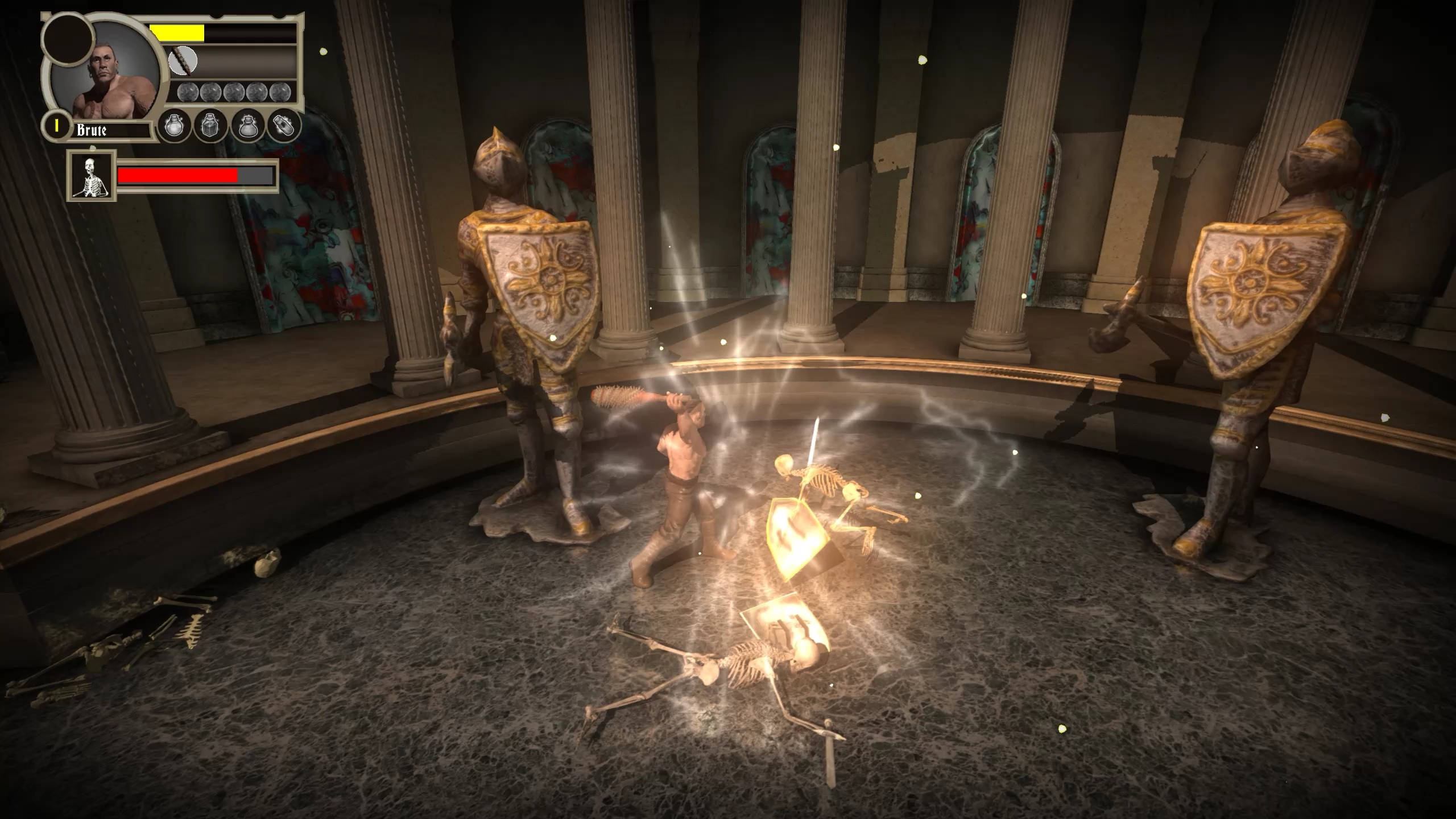Click the first silver orb slot
Image resolution: width=1456 pixels, height=819 pixels.
[189, 92]
